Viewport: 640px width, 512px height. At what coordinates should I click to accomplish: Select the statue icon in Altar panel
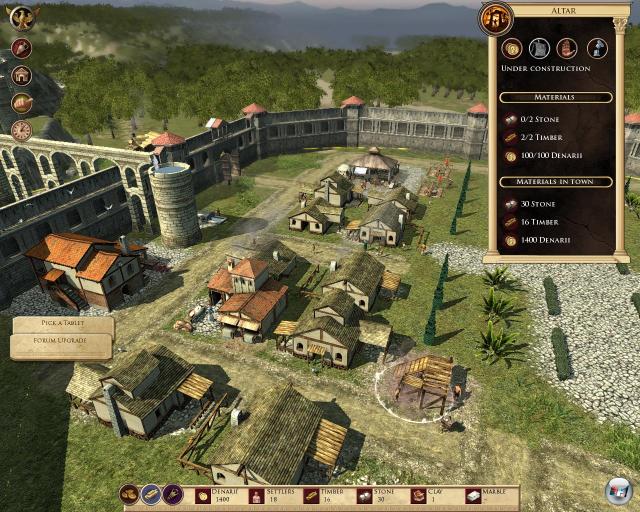[596, 48]
